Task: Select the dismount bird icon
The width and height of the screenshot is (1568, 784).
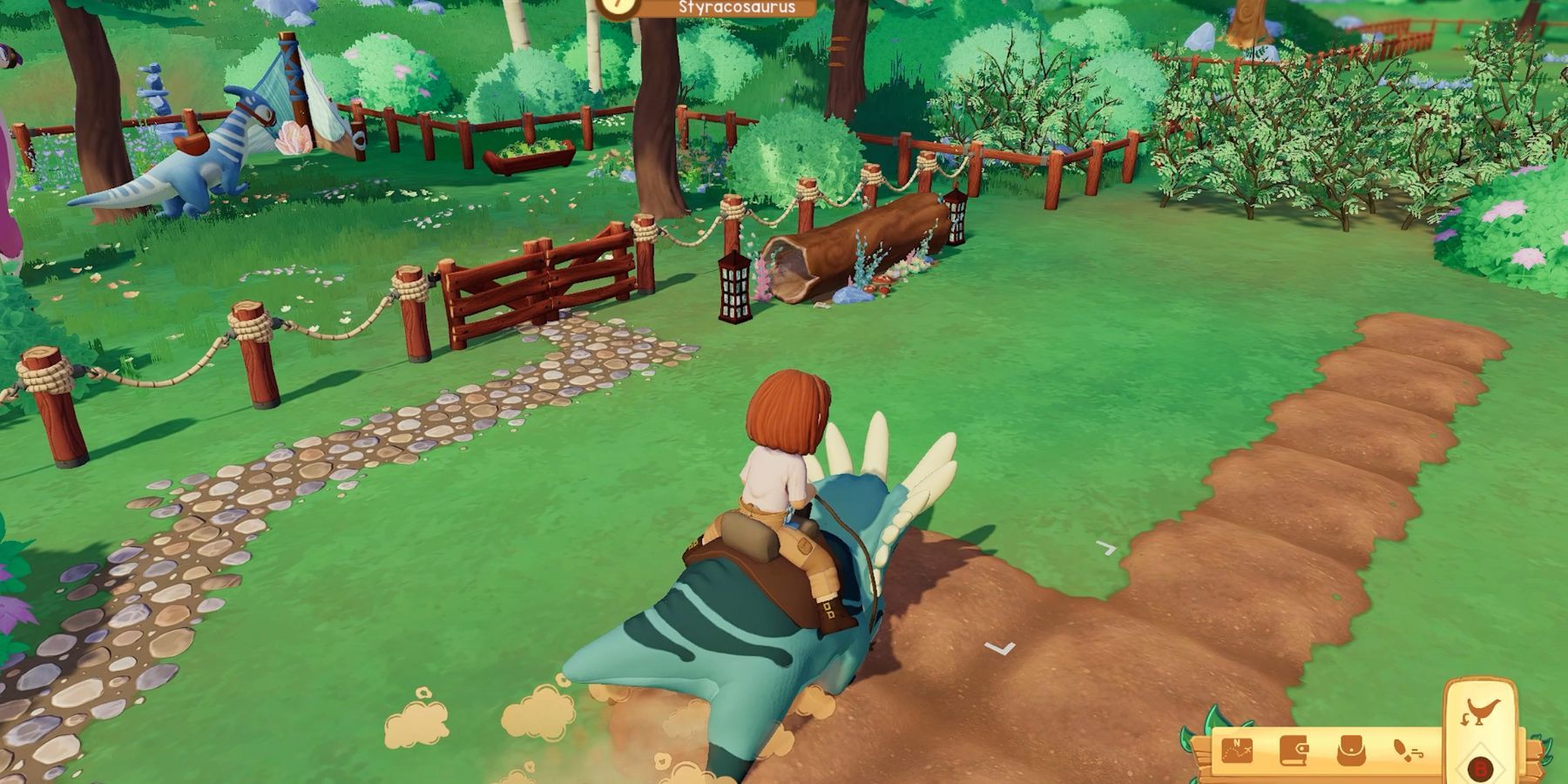Action: (1484, 712)
